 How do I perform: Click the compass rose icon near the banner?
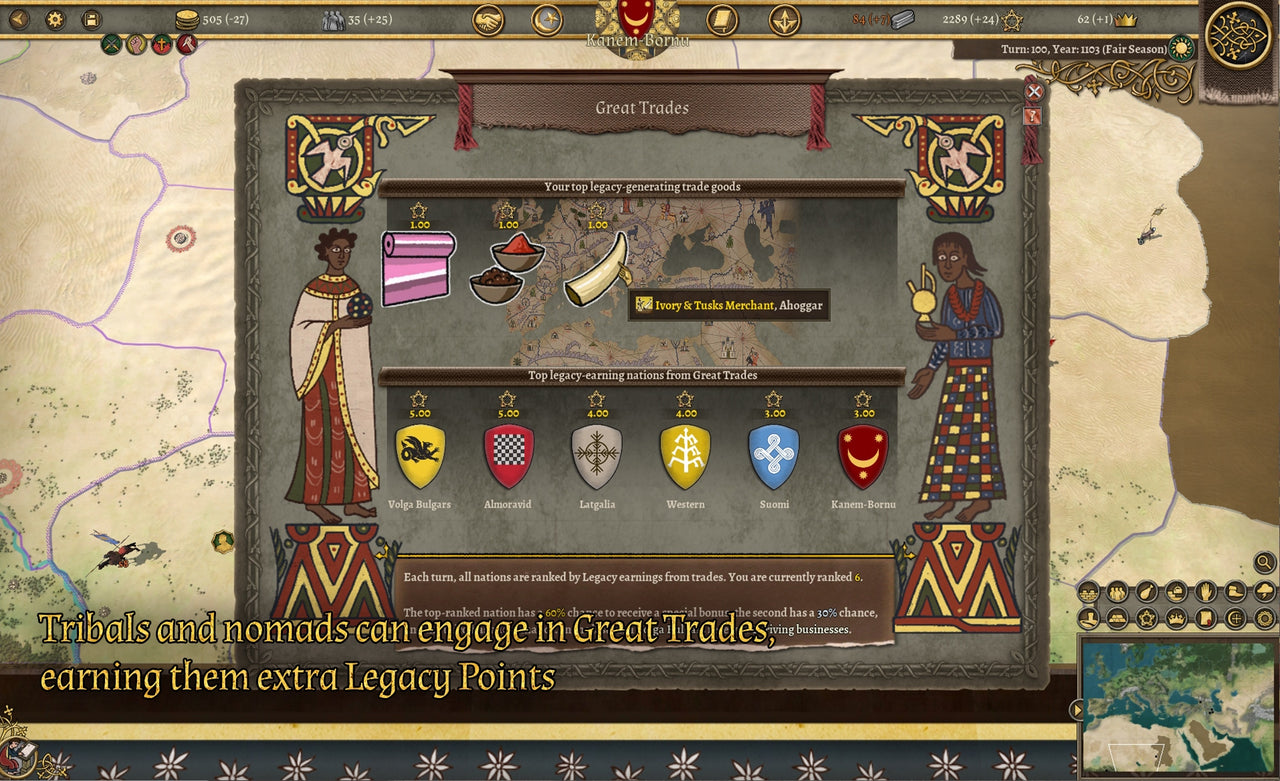coord(783,19)
